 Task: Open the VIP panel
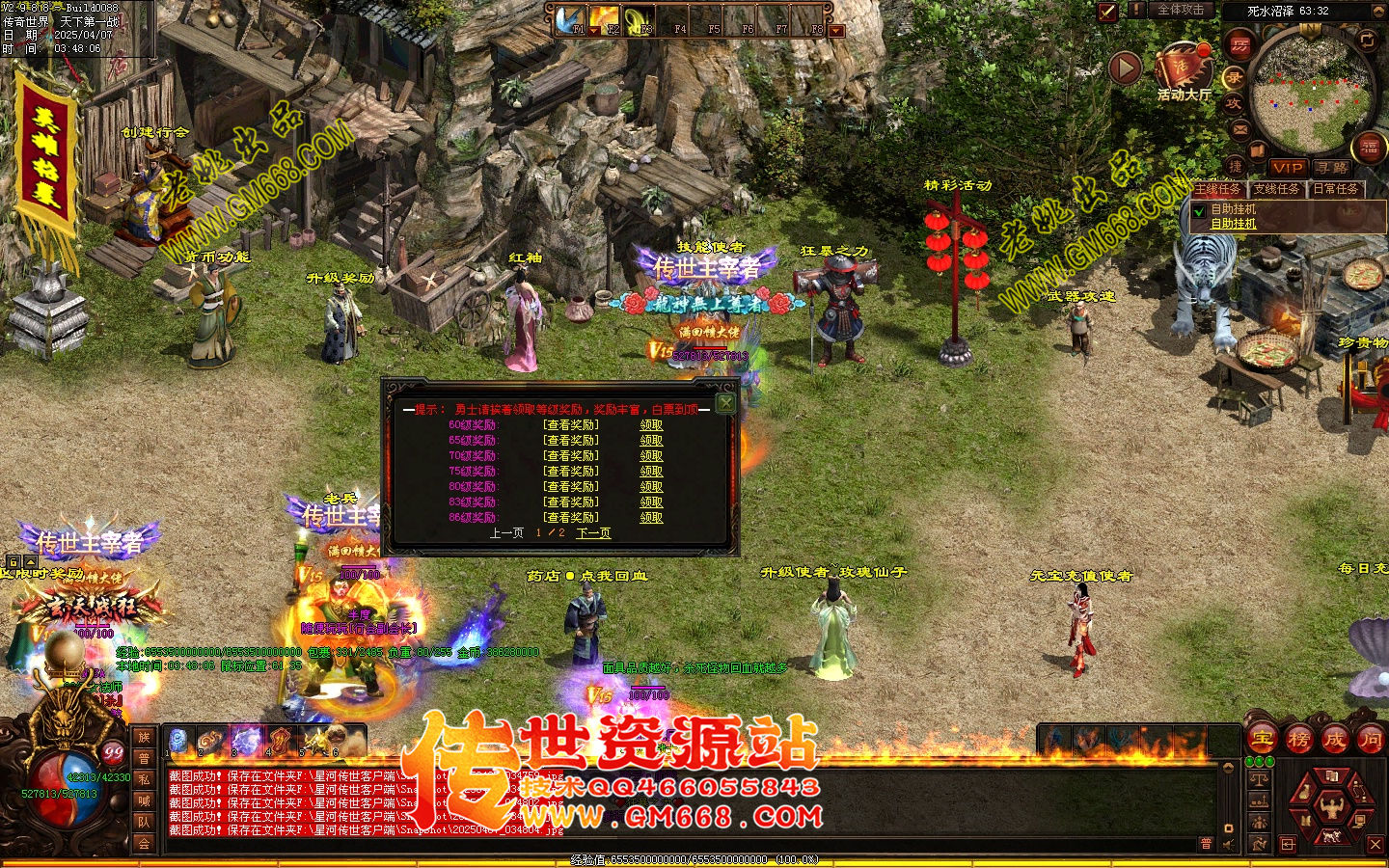click(1288, 168)
